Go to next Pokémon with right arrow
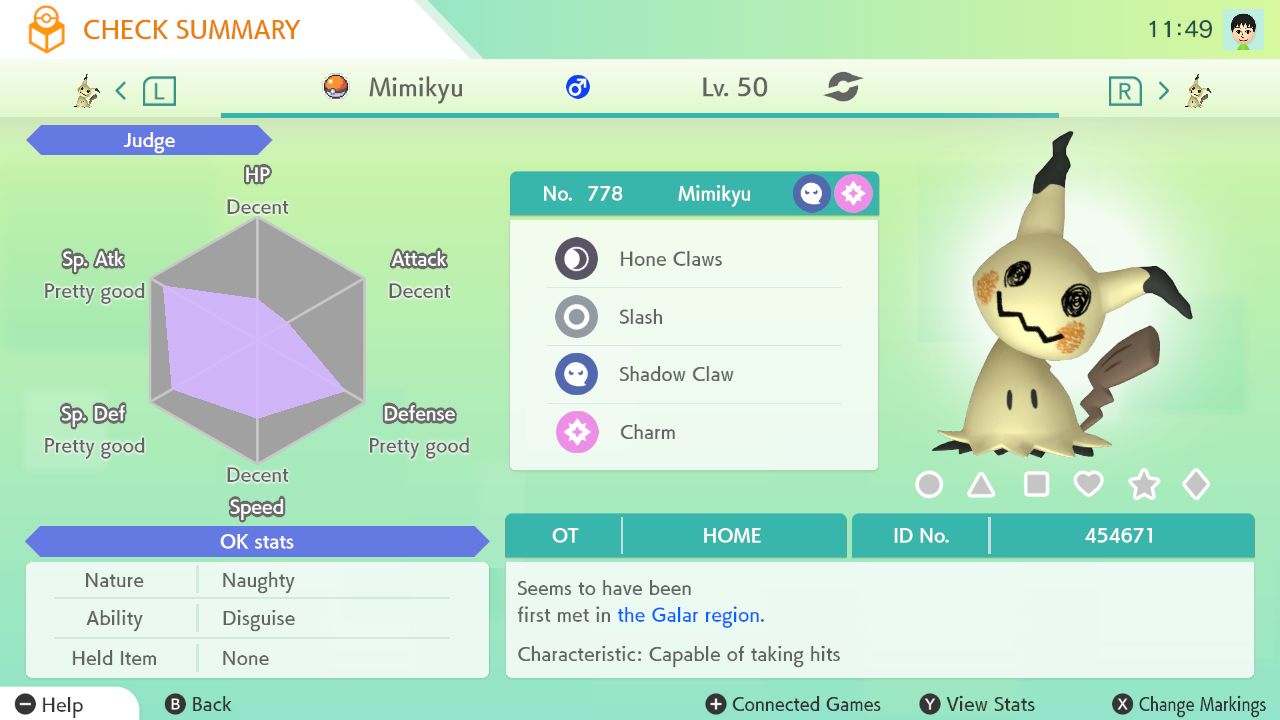This screenshot has width=1280, height=720. coord(1163,91)
